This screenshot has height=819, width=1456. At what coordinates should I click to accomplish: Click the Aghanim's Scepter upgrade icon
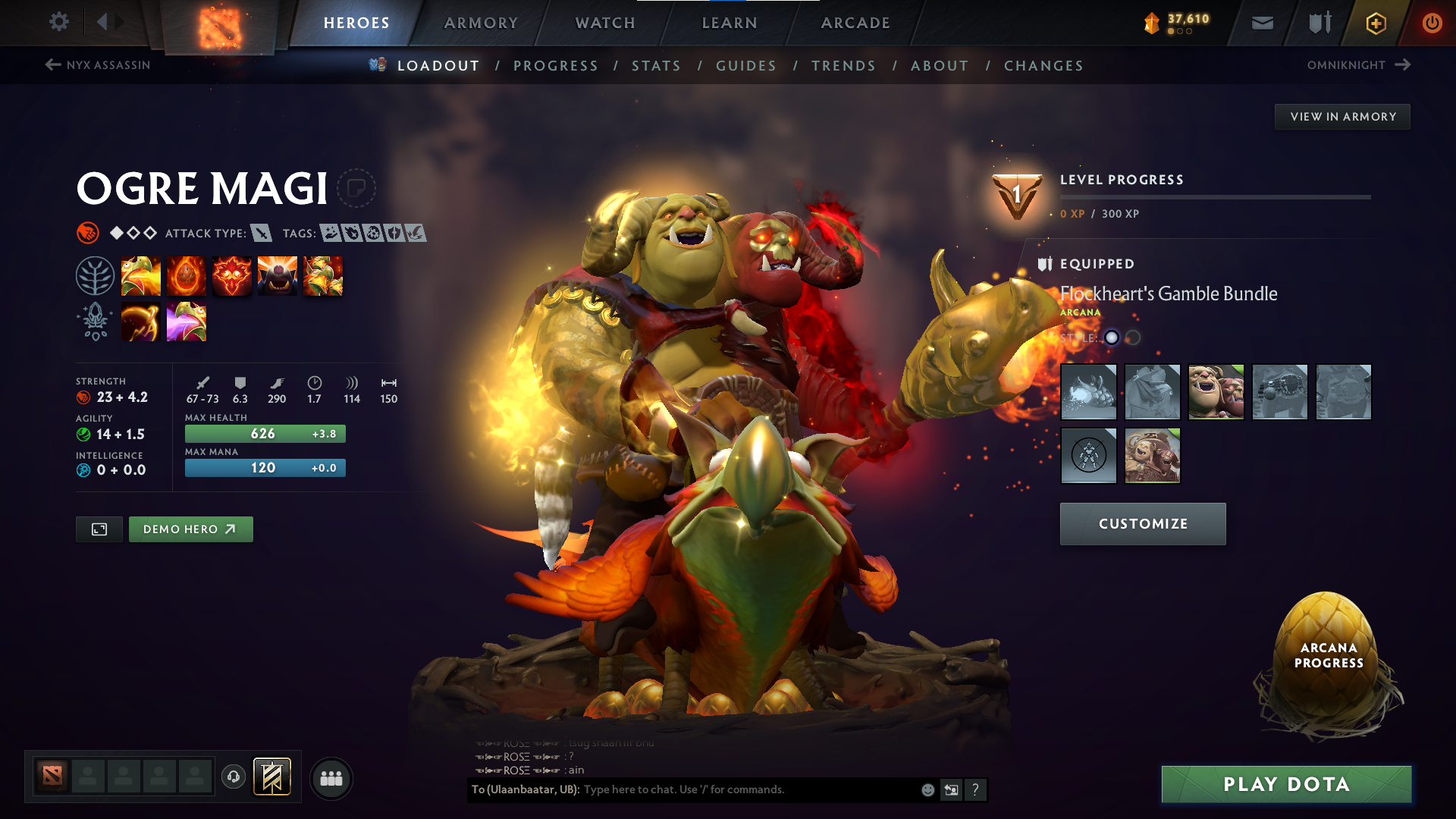tap(141, 321)
